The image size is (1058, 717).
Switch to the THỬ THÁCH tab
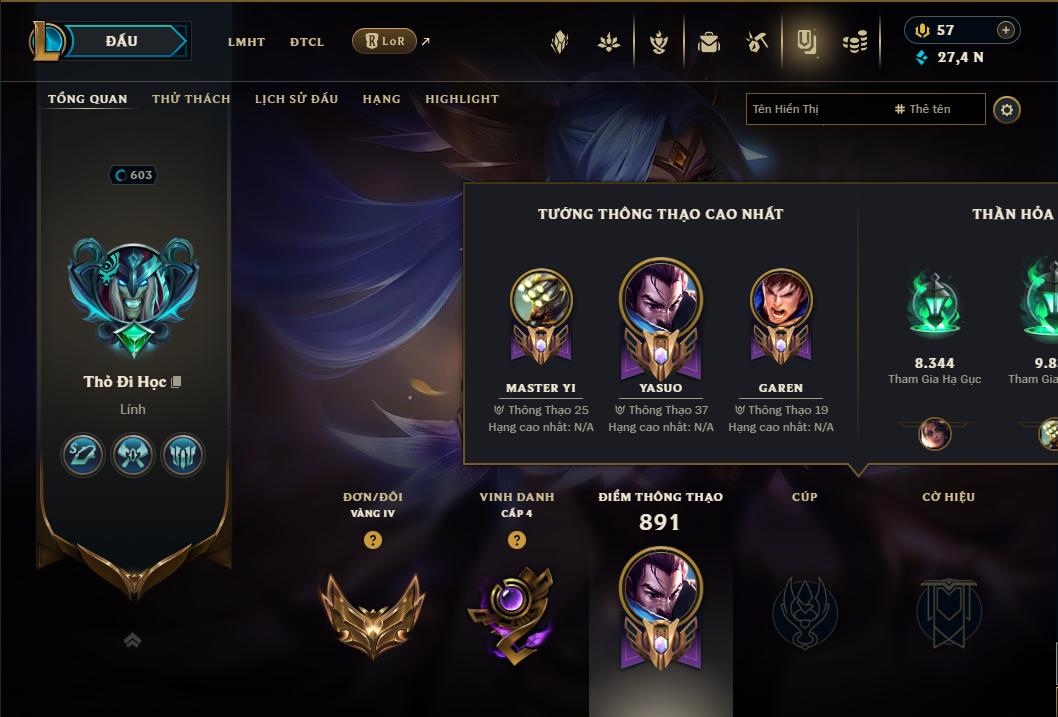click(191, 99)
